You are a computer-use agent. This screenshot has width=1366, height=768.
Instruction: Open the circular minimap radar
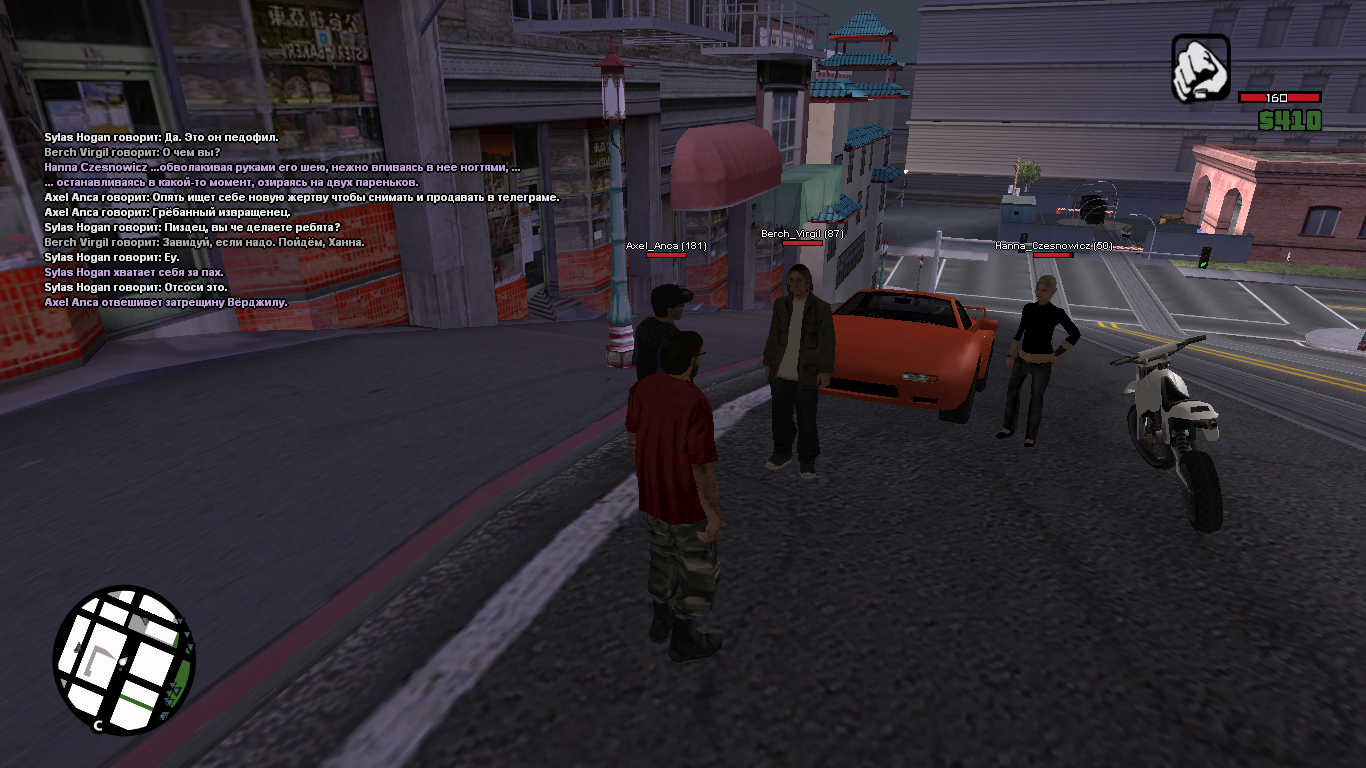tap(124, 660)
